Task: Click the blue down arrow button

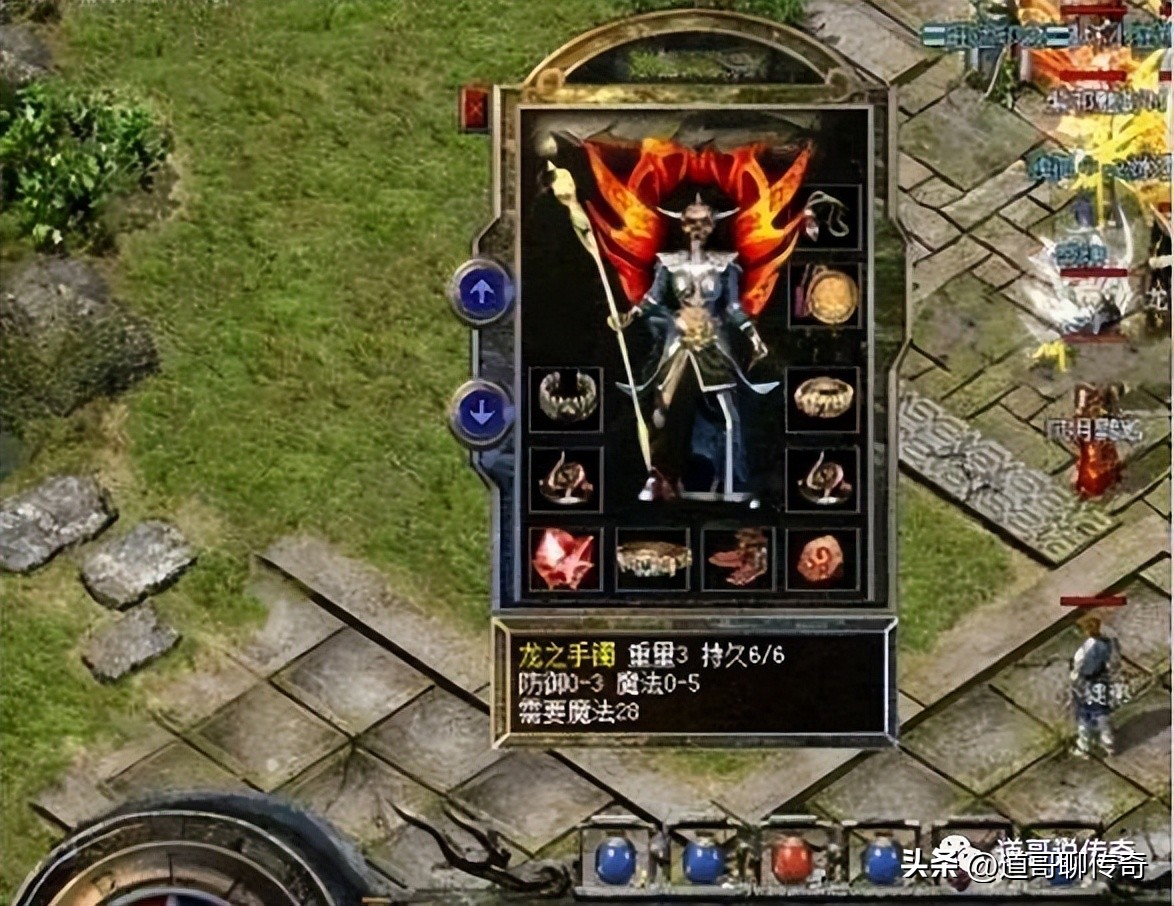Action: tap(482, 413)
